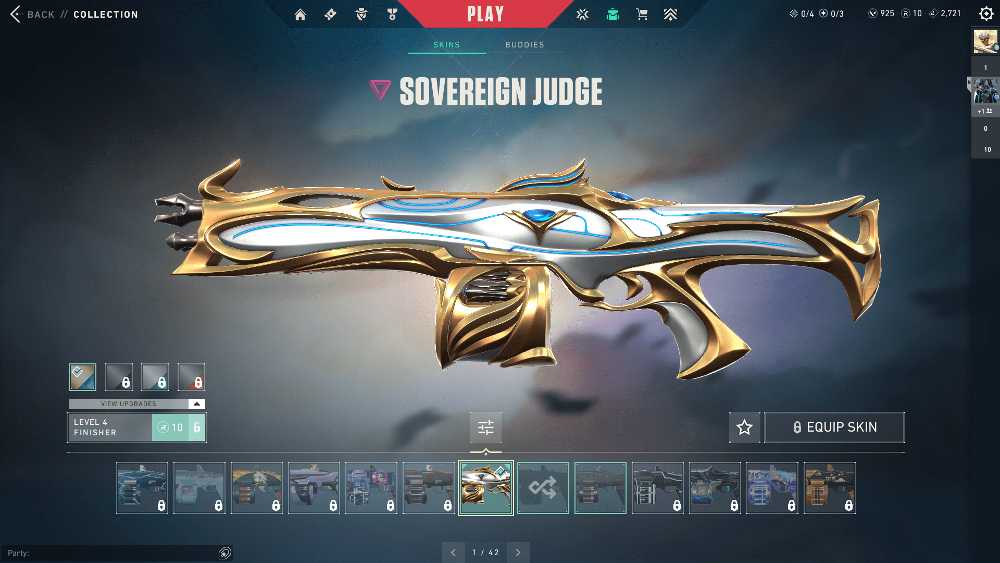Choose the red-accented locked skin variant
Viewport: 1000px width, 563px height.
pos(191,376)
